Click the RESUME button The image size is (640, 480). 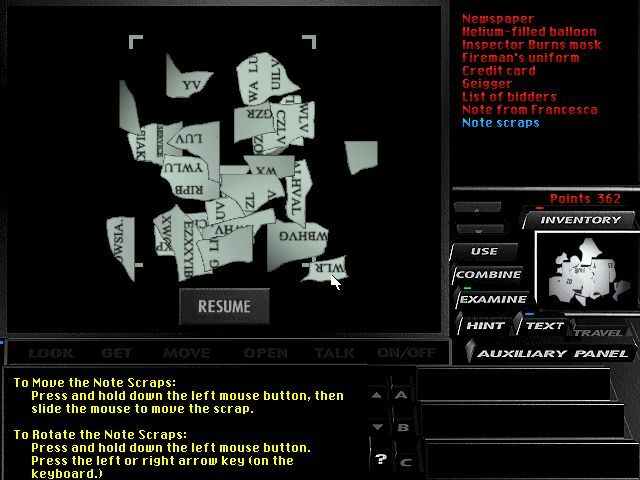[x=223, y=306]
